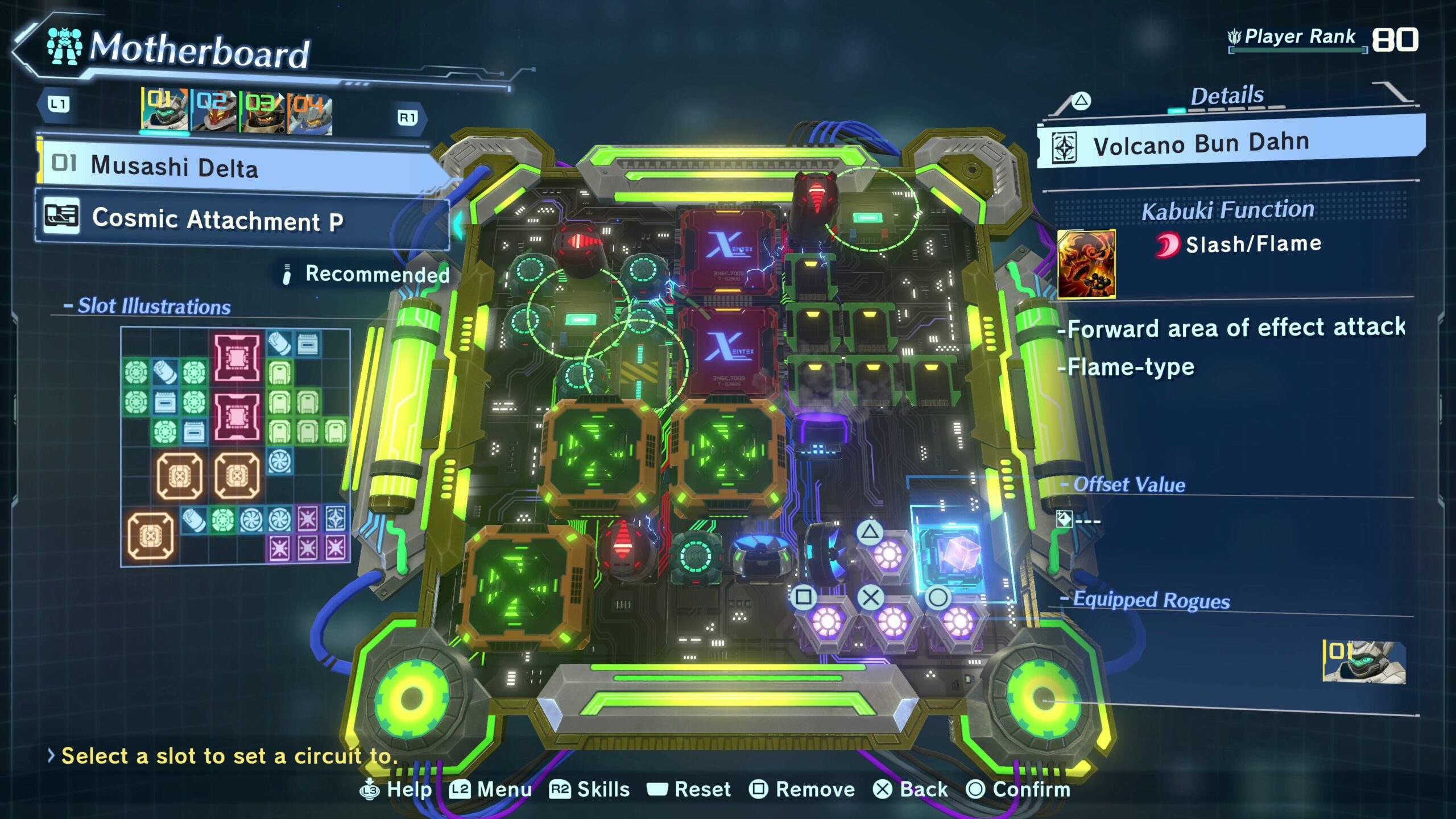The image size is (1456, 819).
Task: Switch to rogue 03 portrait tab
Action: pos(263,113)
